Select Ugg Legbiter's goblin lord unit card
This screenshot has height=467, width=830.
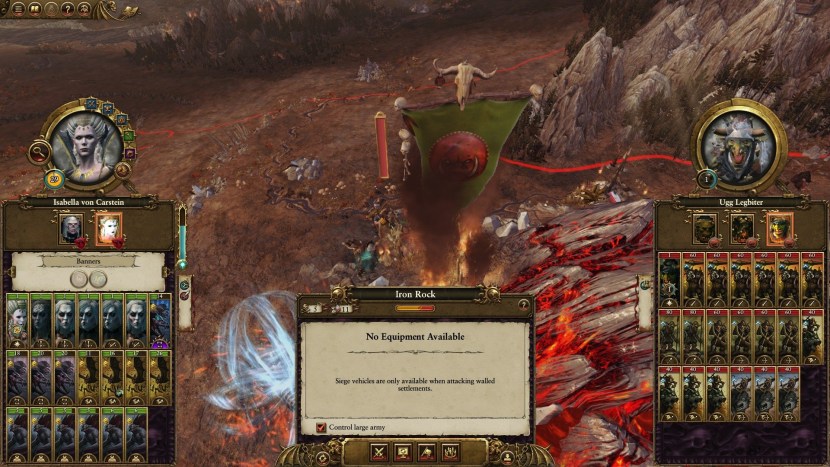(x=671, y=279)
